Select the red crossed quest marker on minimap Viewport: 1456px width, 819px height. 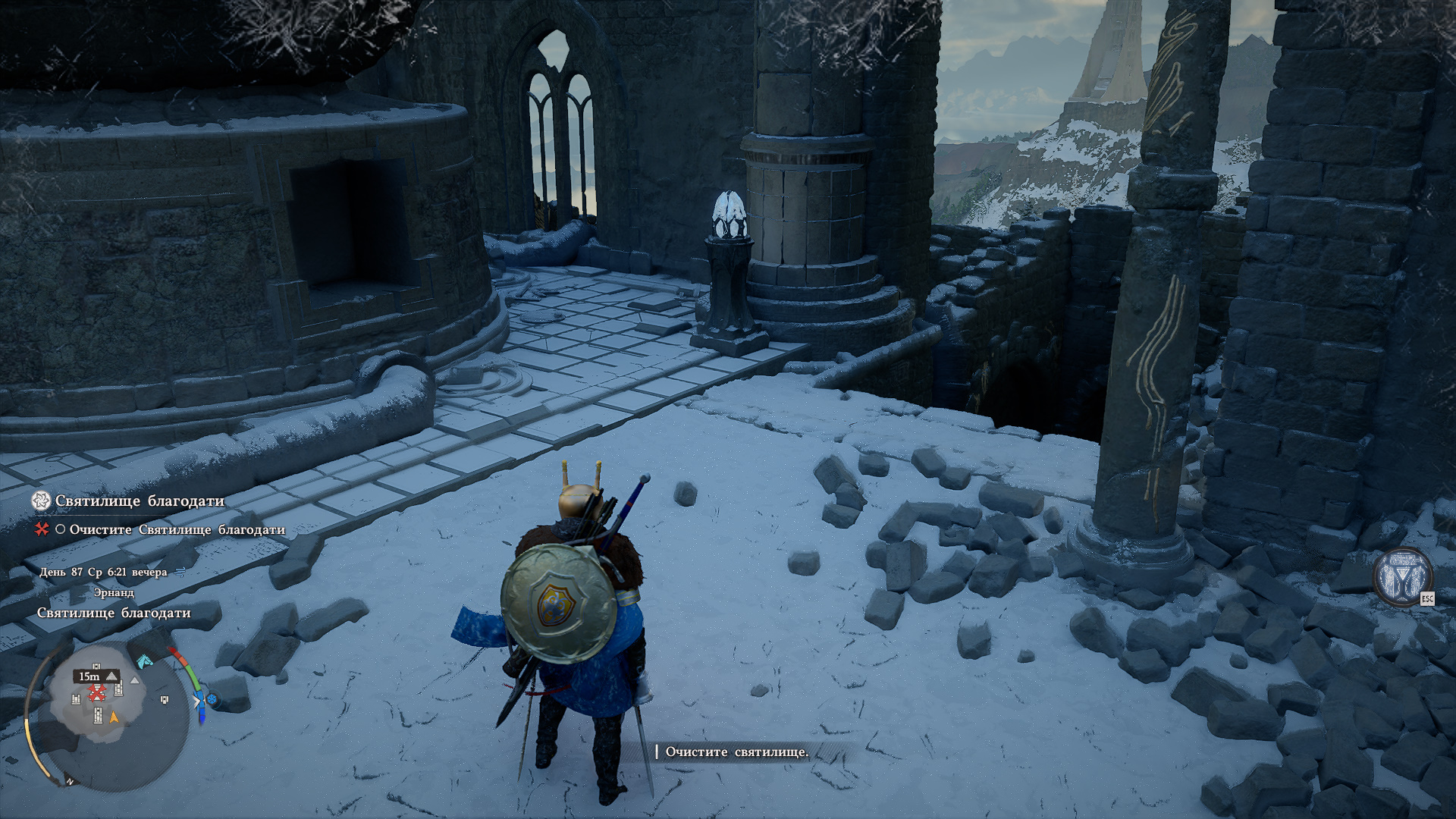pos(97,692)
